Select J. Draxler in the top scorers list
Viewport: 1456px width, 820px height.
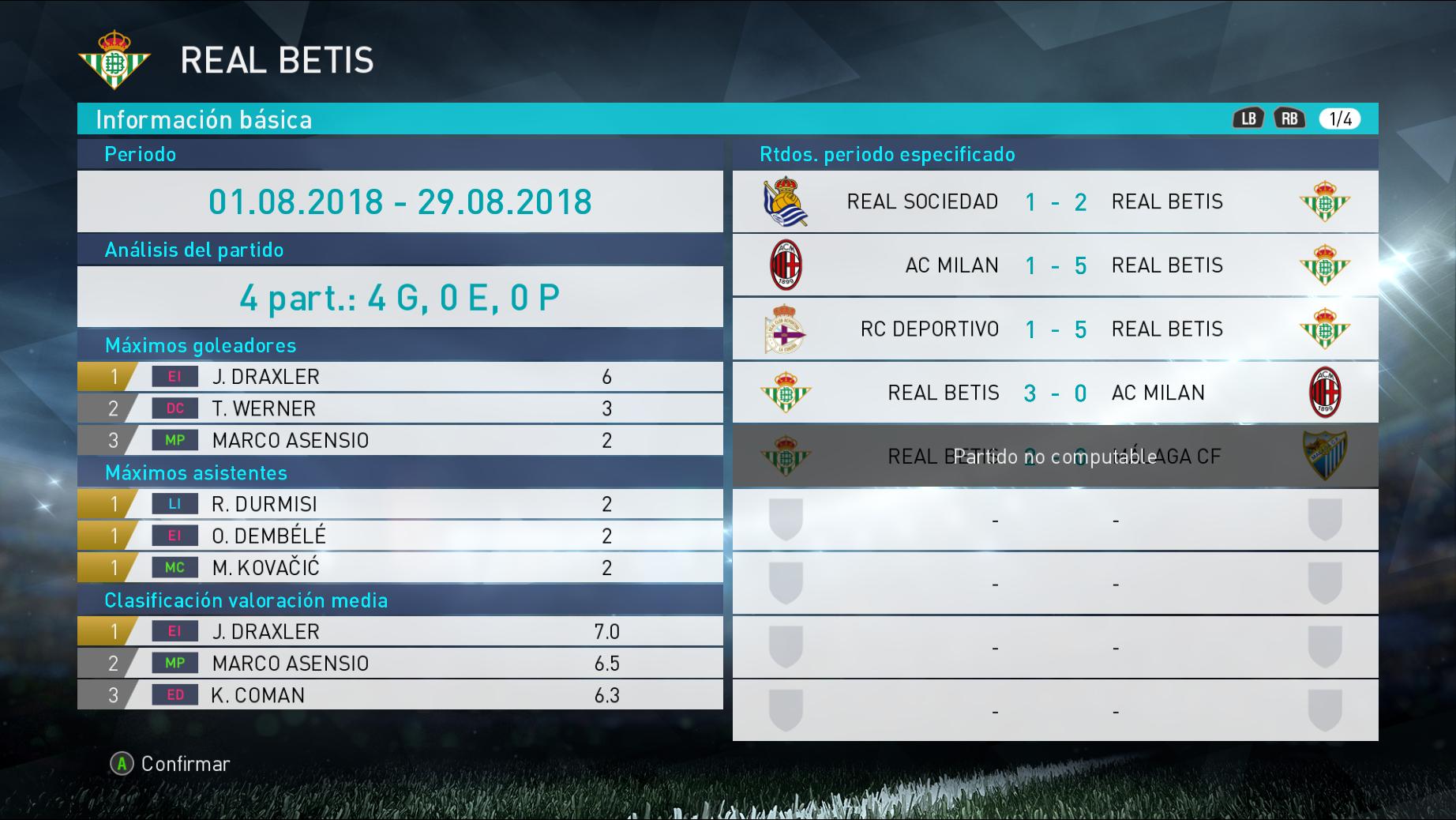[400, 377]
